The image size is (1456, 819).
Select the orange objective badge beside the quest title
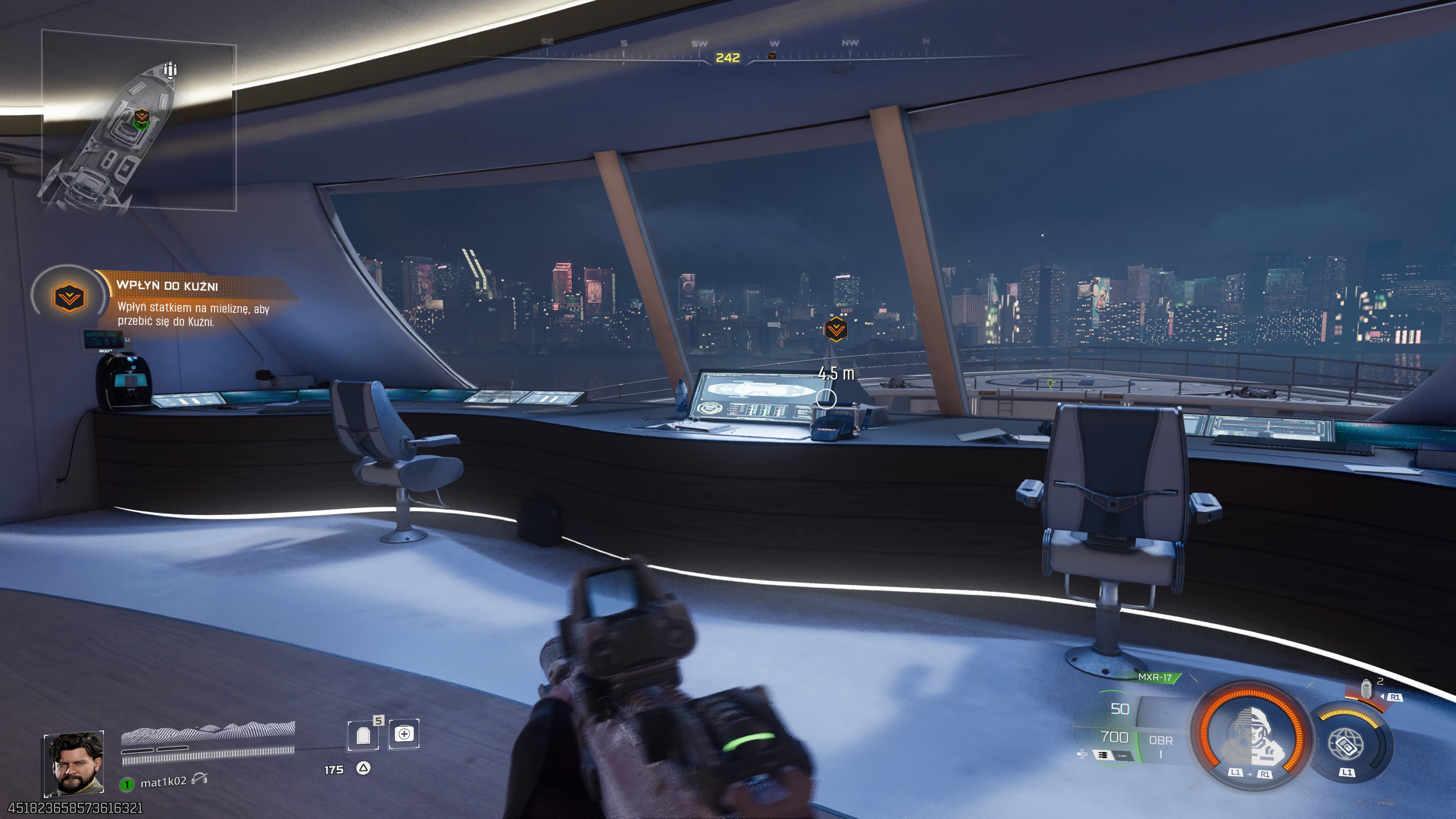click(69, 297)
